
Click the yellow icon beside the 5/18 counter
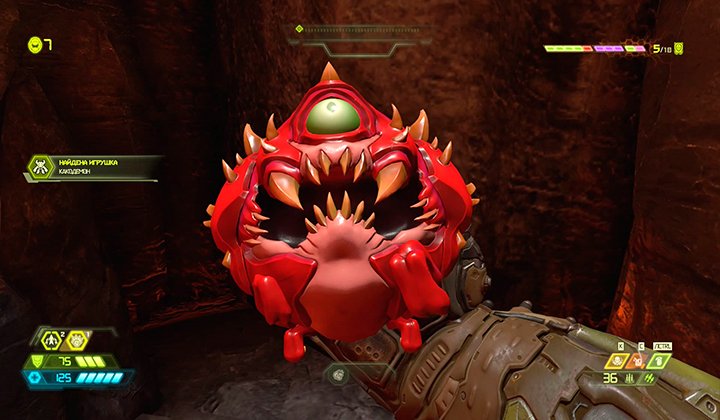[679, 47]
